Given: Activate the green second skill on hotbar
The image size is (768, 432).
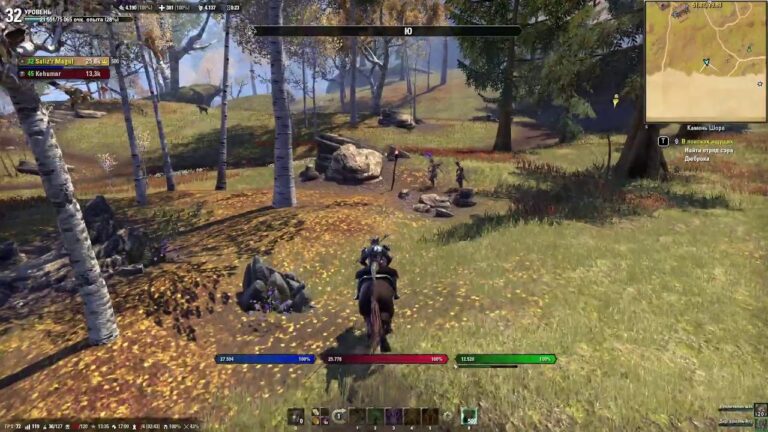Looking at the screenshot, I should click(x=376, y=416).
